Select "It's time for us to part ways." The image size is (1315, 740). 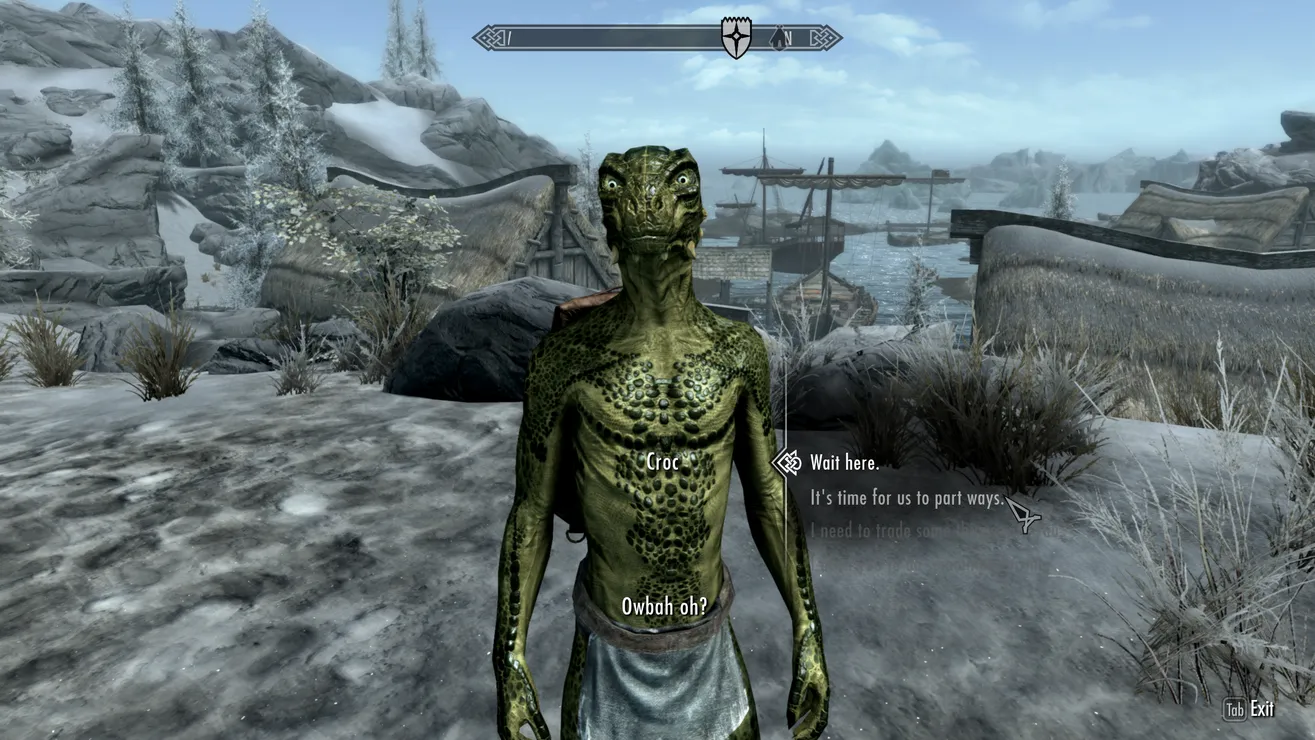(x=906, y=497)
